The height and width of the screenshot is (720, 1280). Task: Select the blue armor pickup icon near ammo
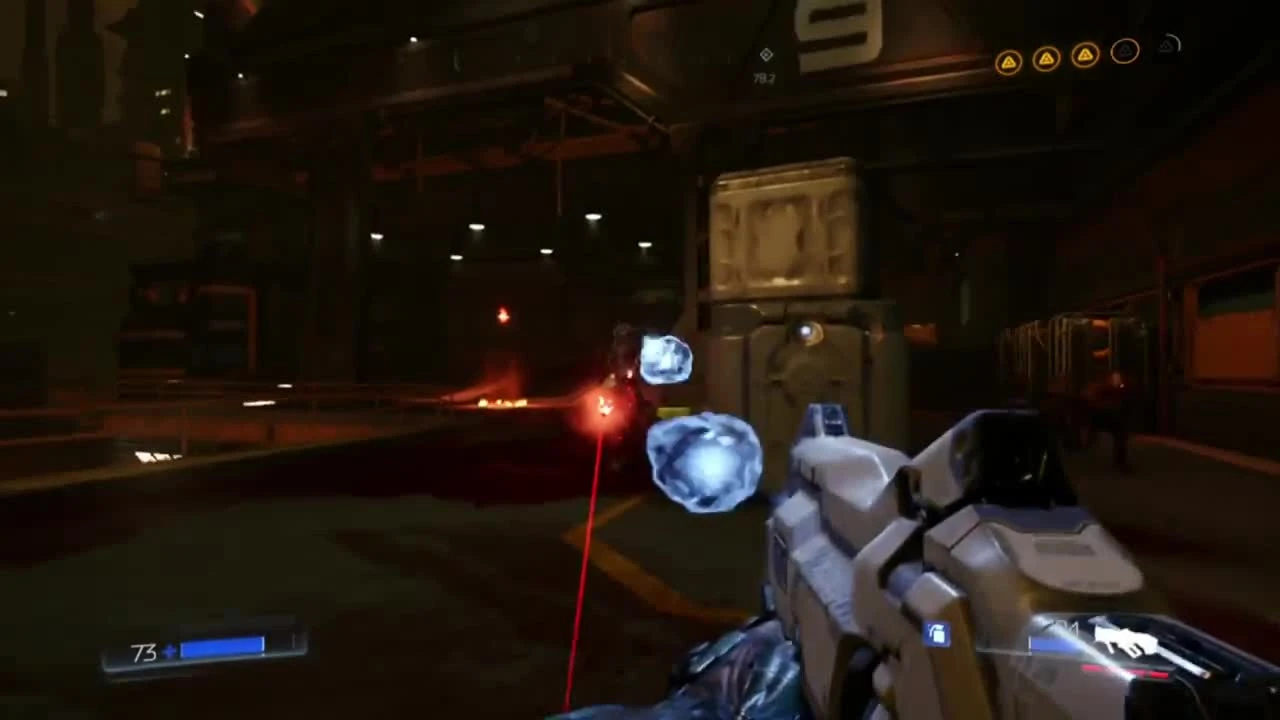936,632
